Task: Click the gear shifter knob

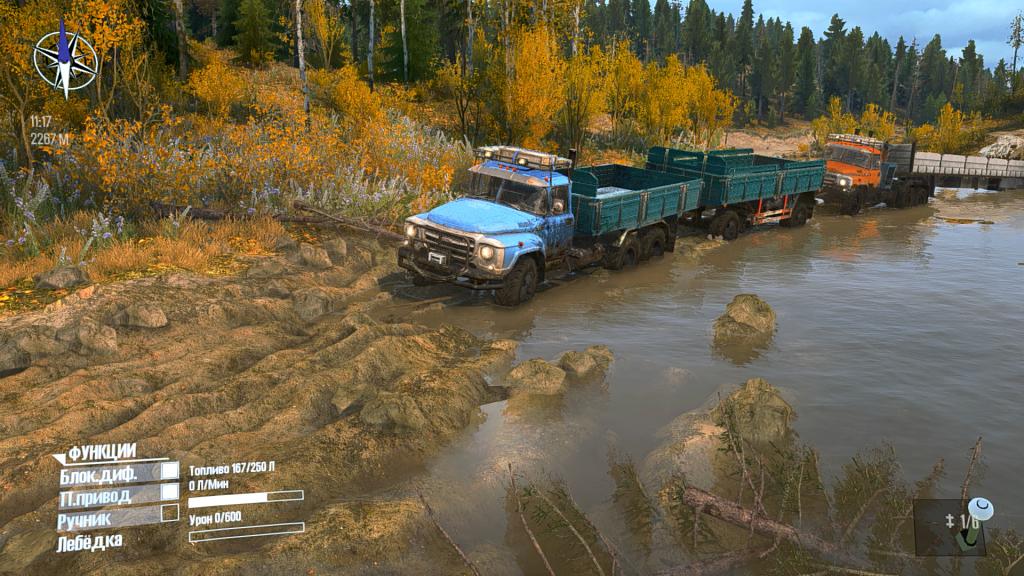Action: point(979,510)
